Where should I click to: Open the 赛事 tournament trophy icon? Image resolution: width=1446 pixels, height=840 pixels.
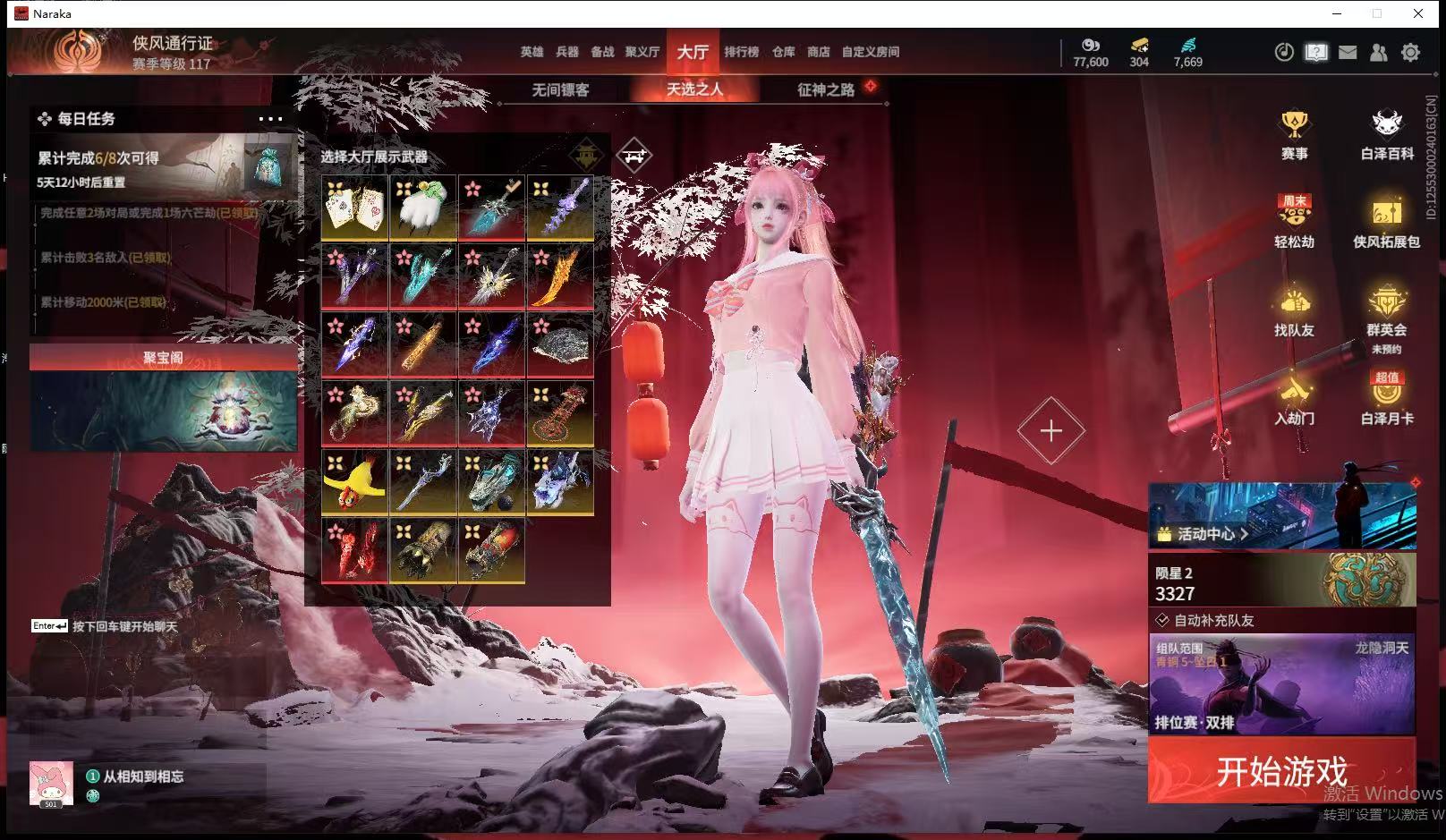(1294, 136)
